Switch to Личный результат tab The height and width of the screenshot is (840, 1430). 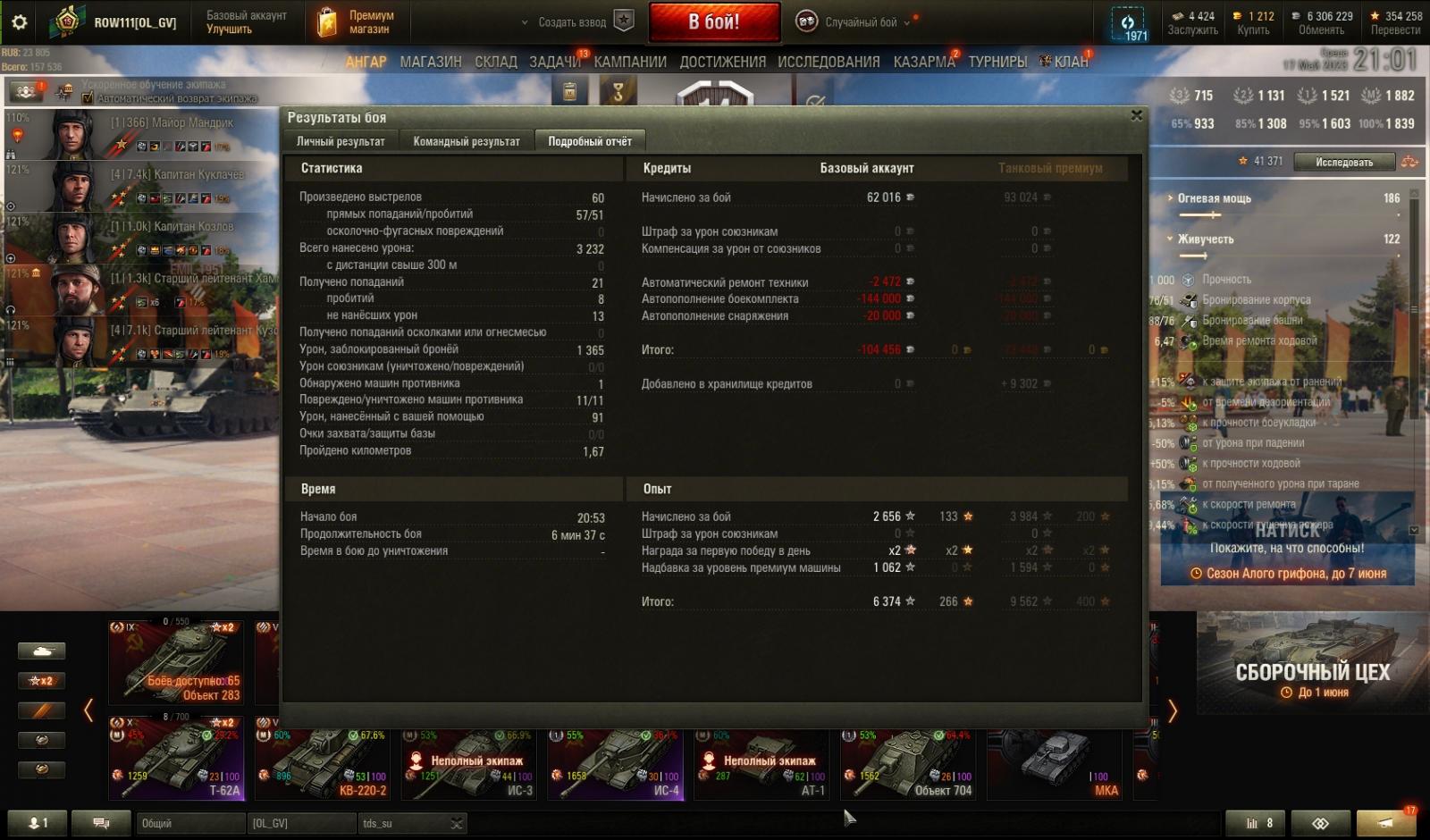(x=341, y=141)
